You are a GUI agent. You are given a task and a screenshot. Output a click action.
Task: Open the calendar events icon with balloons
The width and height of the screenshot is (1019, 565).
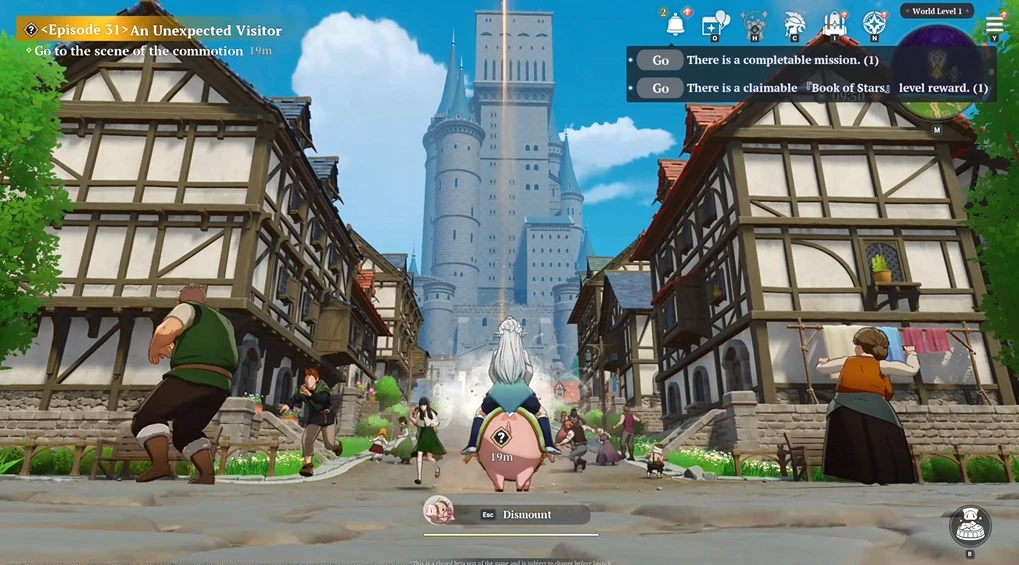pyautogui.click(x=716, y=24)
